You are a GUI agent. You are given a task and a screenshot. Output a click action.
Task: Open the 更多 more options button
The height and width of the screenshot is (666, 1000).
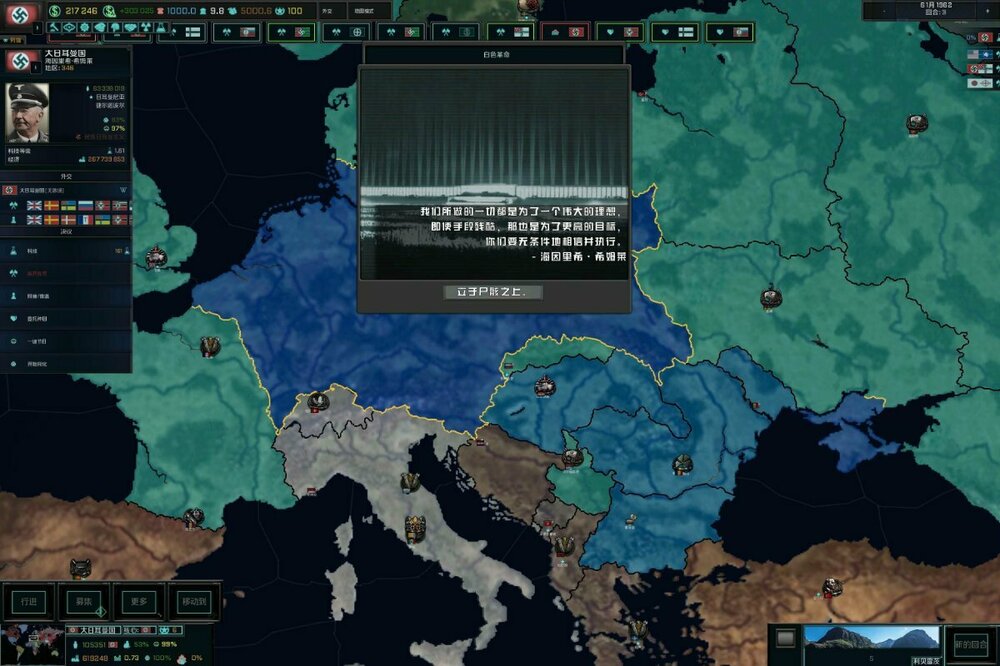(x=139, y=601)
